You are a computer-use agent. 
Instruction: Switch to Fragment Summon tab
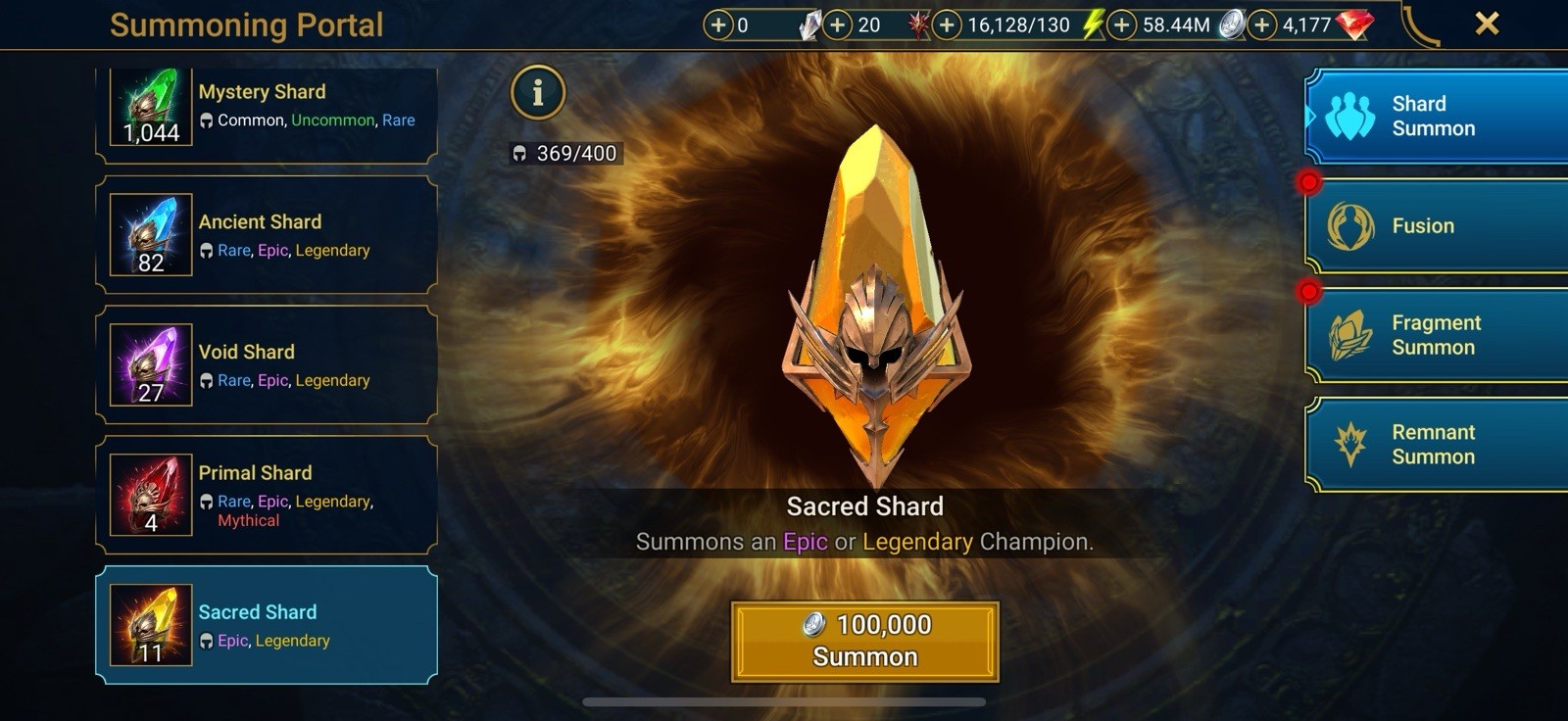tap(1435, 335)
